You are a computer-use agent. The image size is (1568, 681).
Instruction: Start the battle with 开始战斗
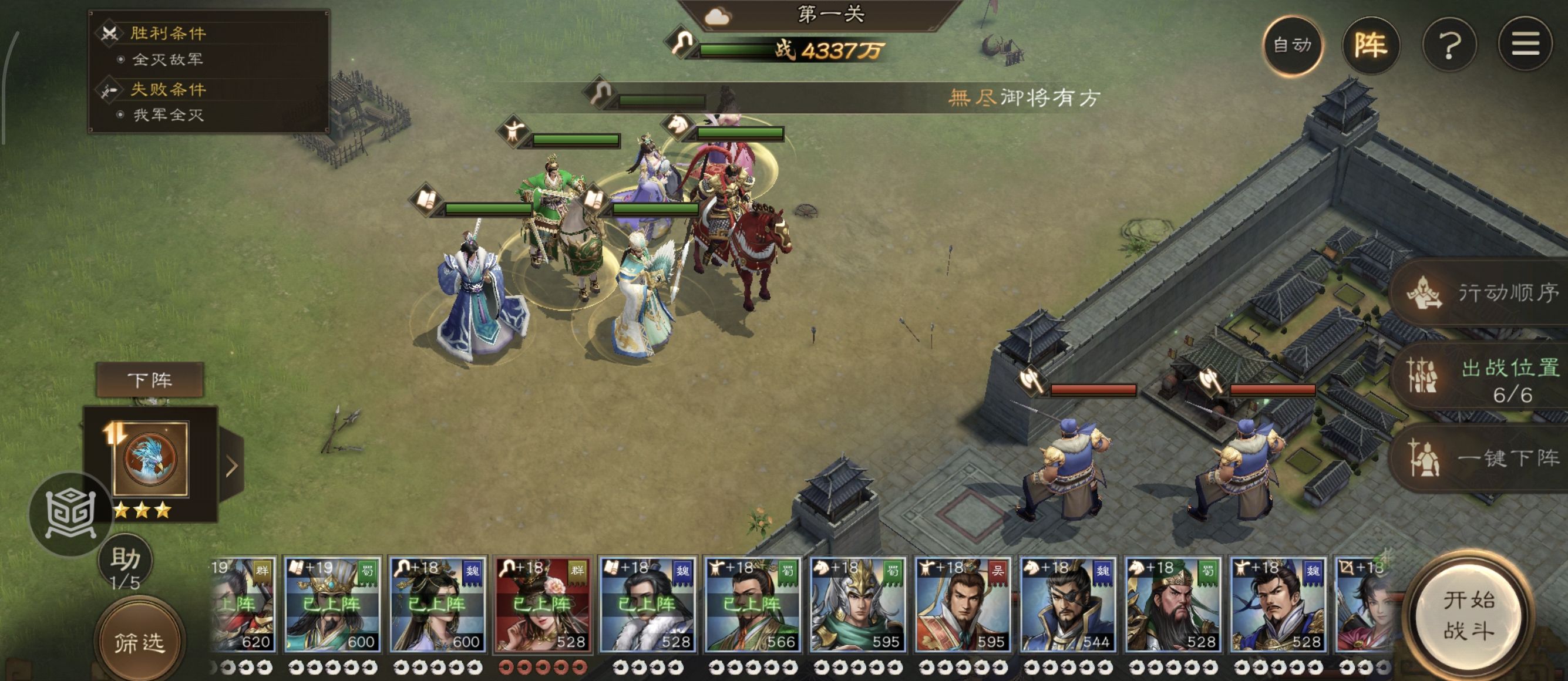click(1469, 615)
